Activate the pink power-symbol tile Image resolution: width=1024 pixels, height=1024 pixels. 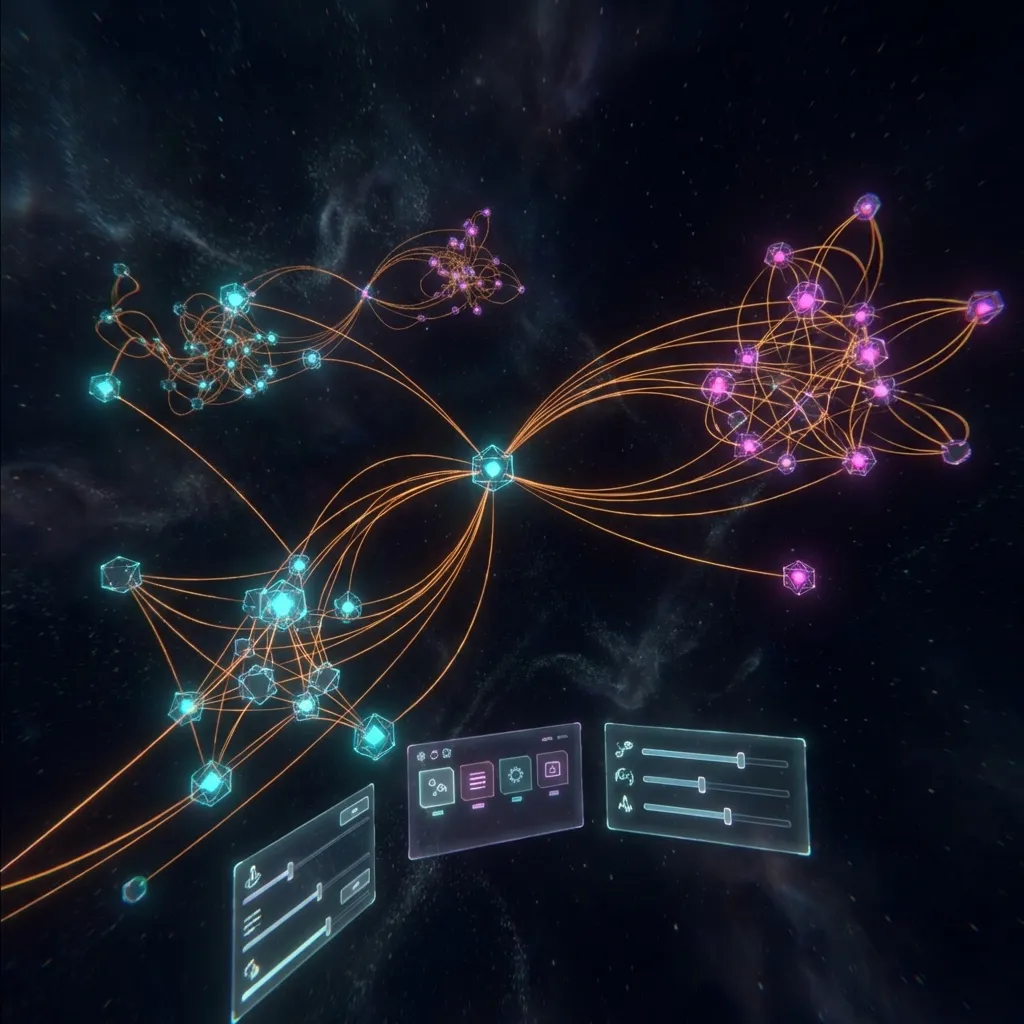551,768
